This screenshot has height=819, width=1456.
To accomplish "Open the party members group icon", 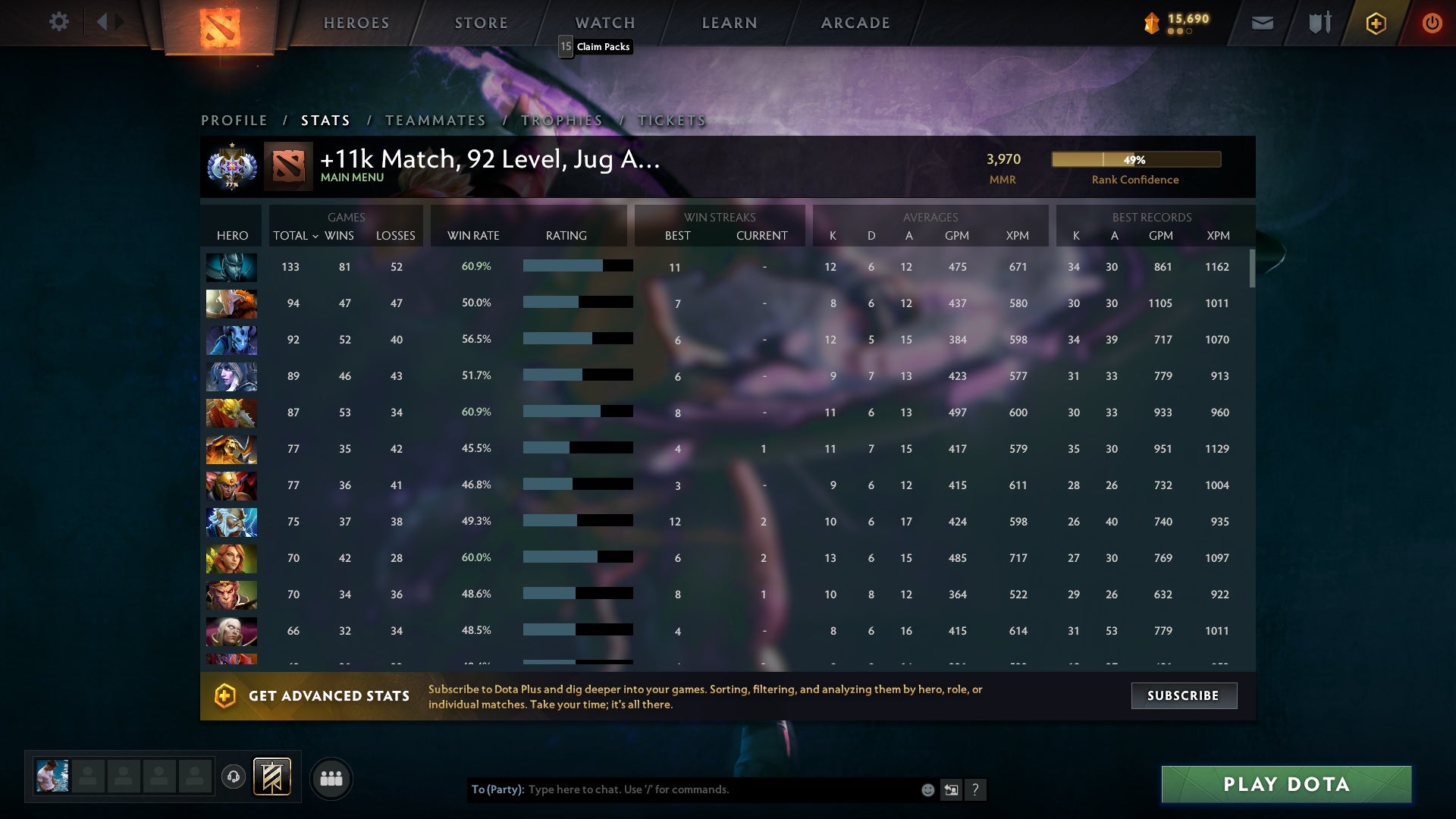I will tap(331, 777).
